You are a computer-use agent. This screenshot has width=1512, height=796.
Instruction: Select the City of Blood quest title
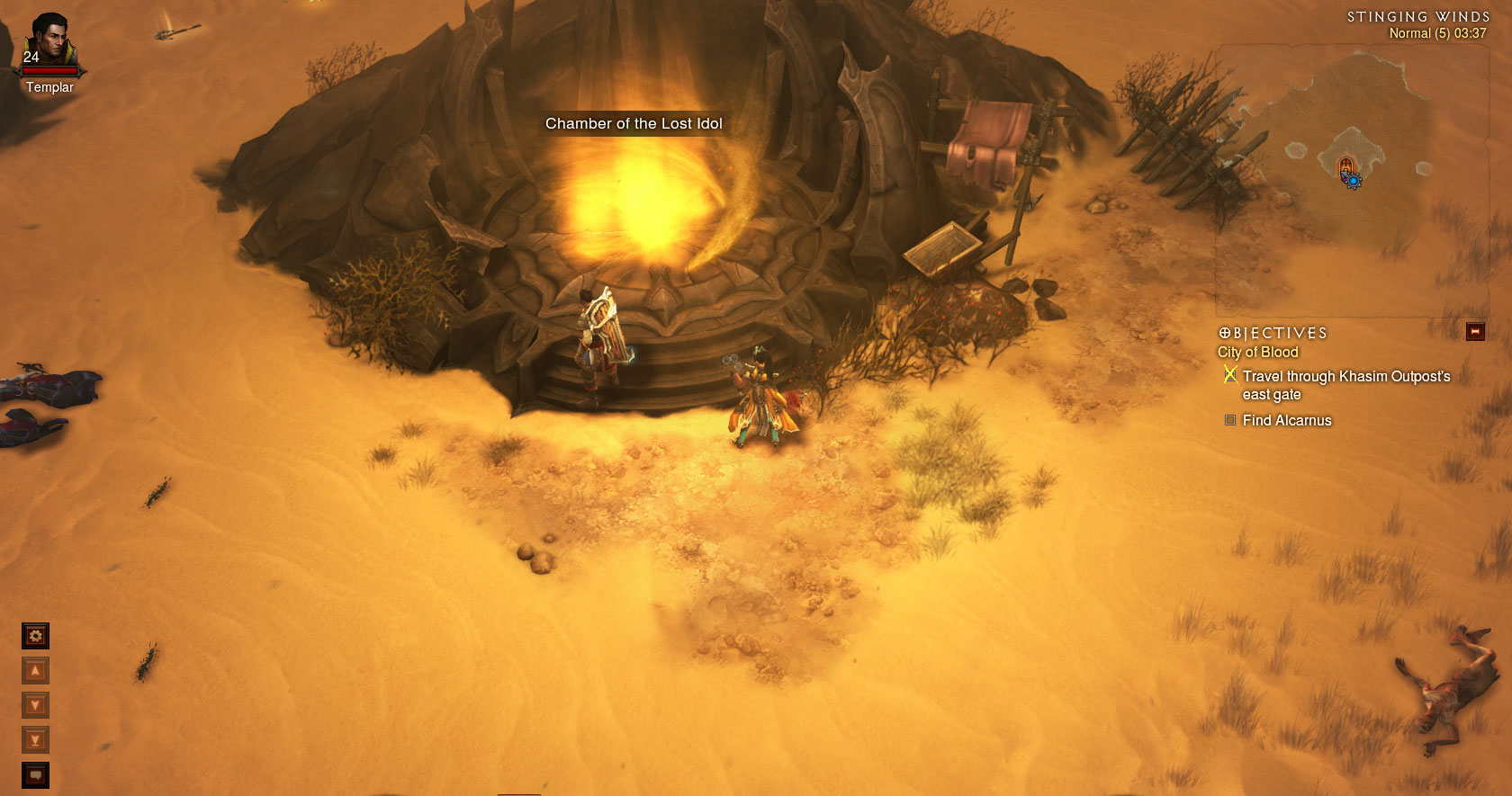click(1257, 353)
